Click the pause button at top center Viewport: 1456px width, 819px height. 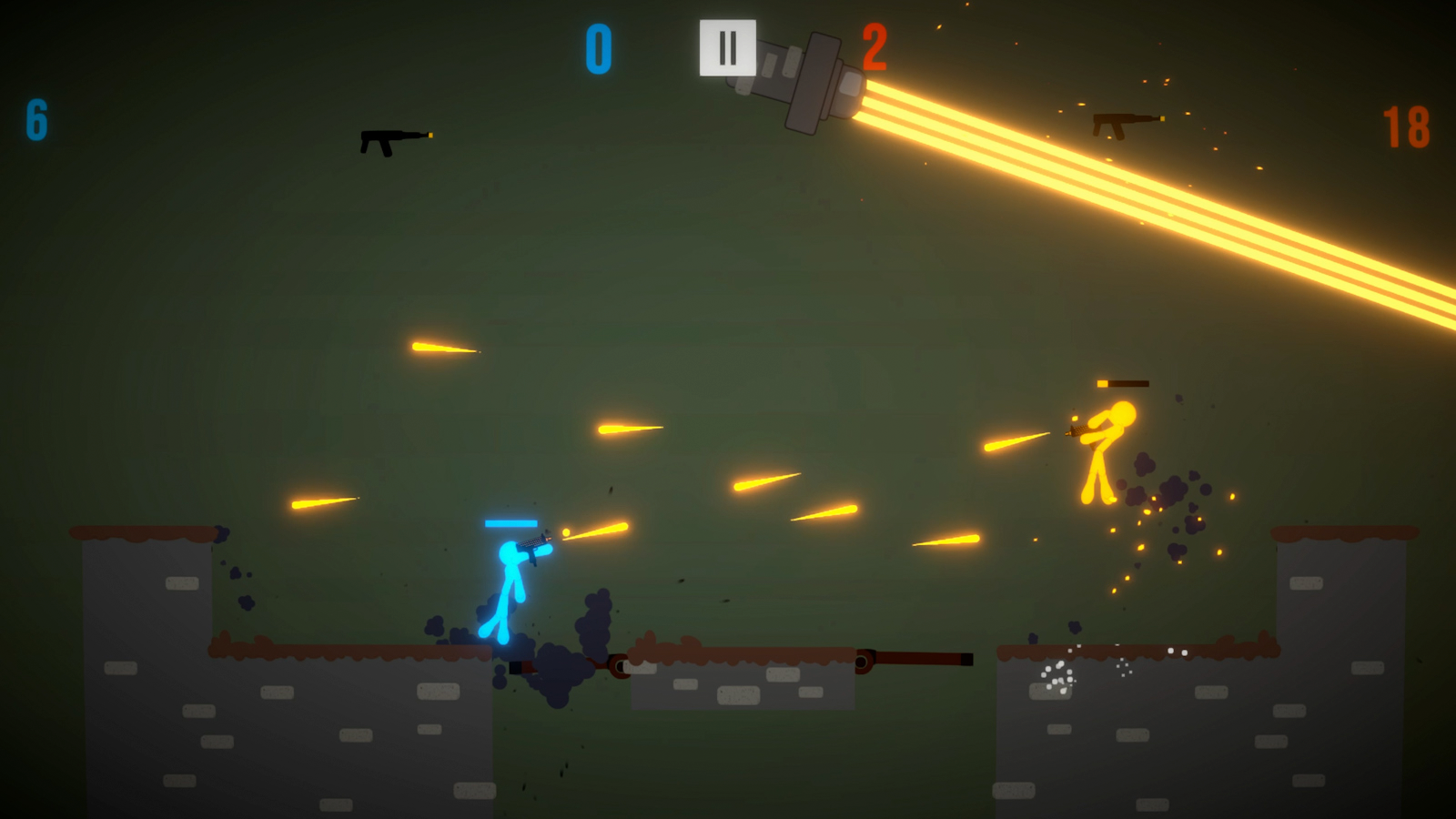point(726,49)
